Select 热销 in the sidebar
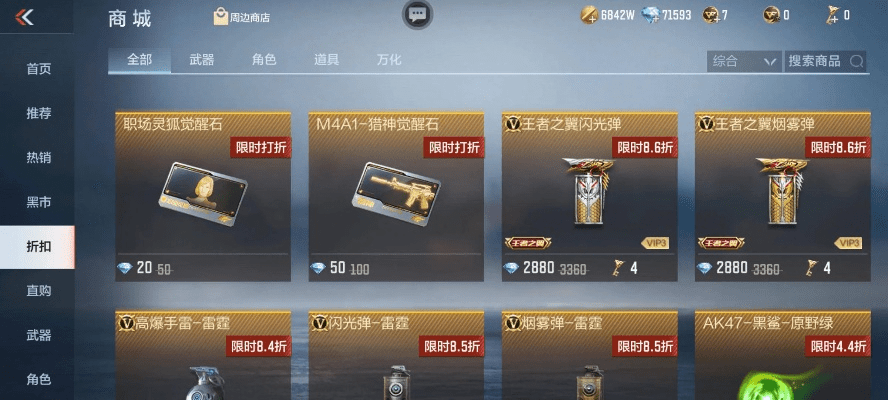 [38, 157]
